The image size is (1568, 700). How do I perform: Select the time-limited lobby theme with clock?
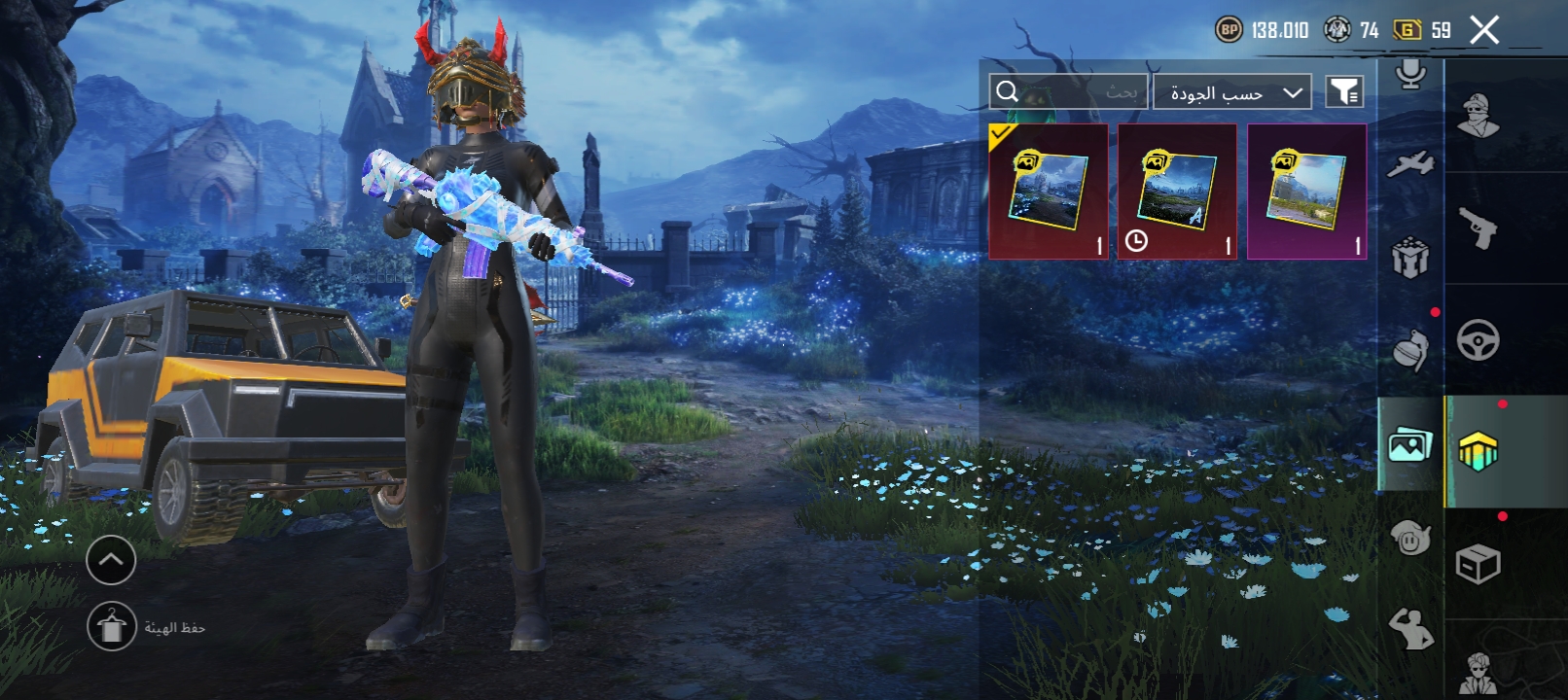1177,192
